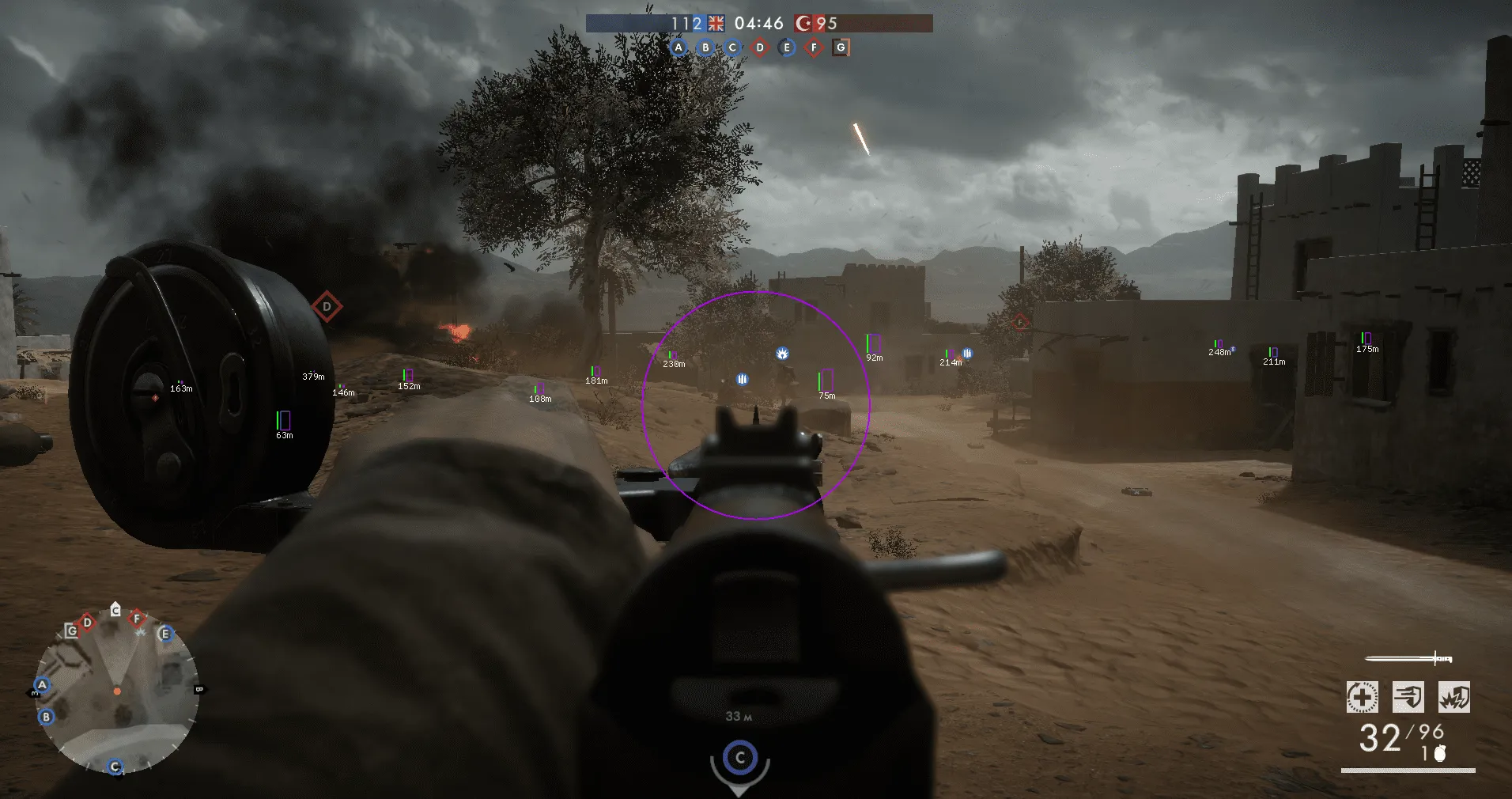Click the square objective G marker
This screenshot has width=1512, height=799.
click(x=840, y=47)
